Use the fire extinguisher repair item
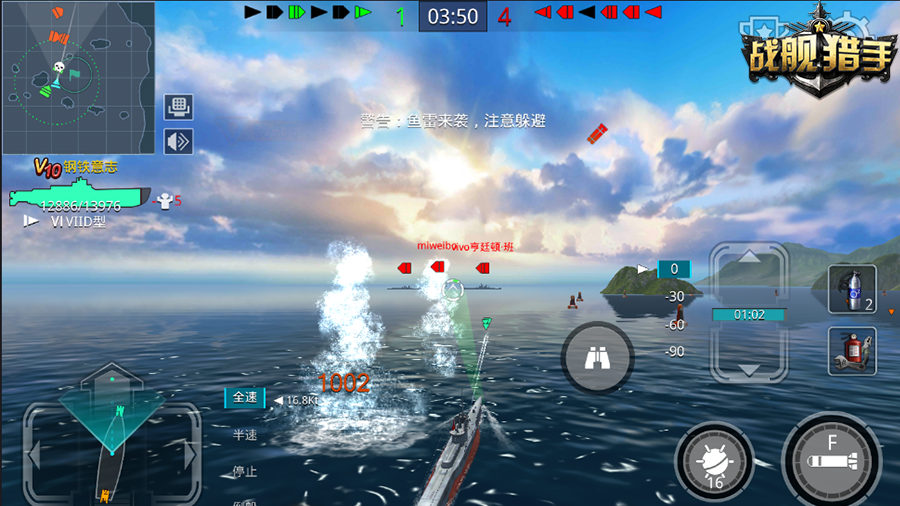 [x=852, y=351]
